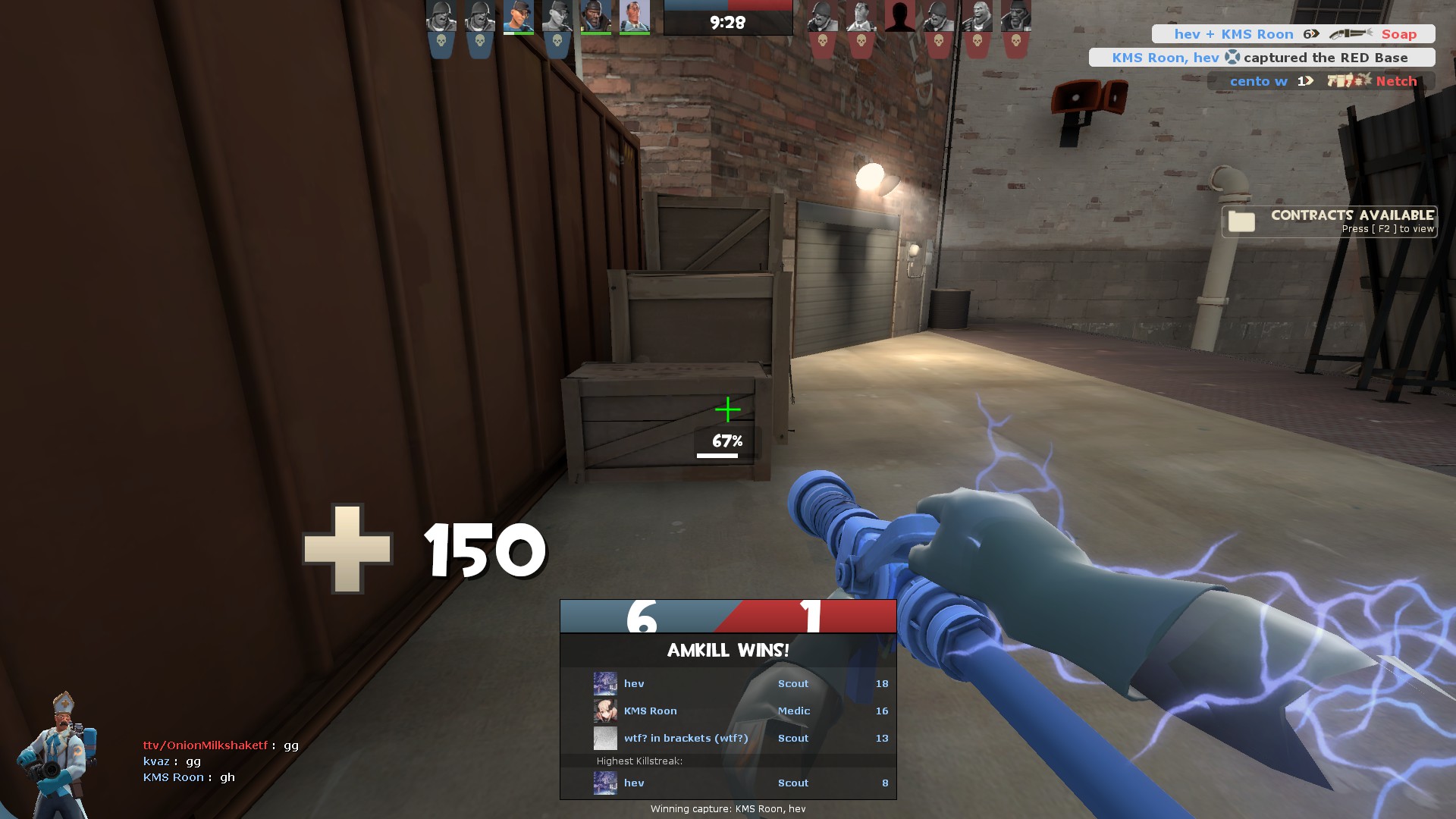Click hev's avatar under Highest Killstreak
This screenshot has height=819, width=1456.
pos(605,783)
